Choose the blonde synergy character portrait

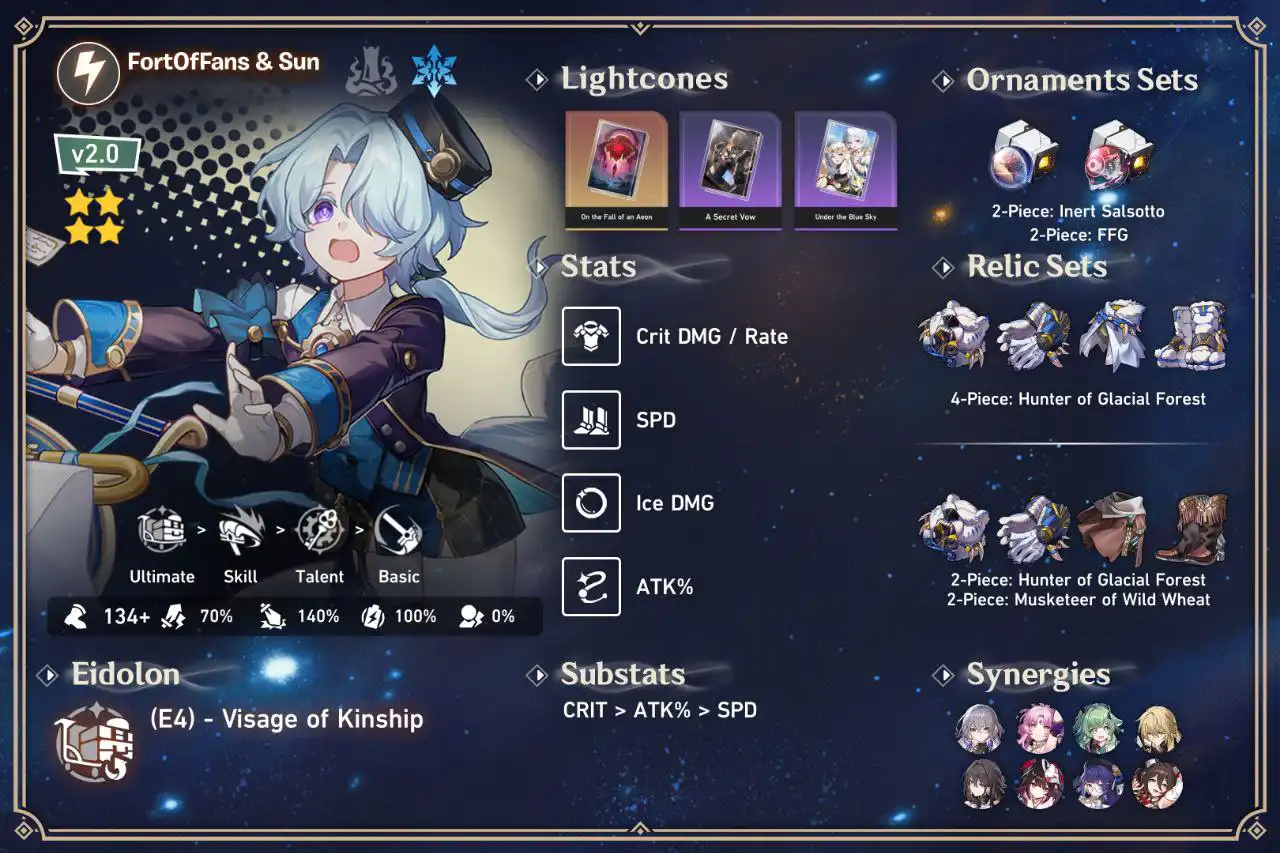1157,728
